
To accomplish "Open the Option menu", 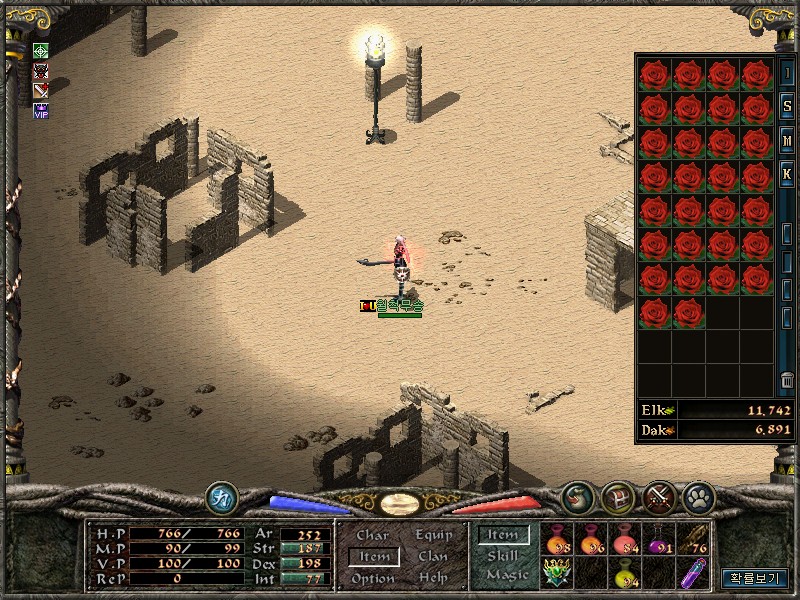I will pos(372,578).
